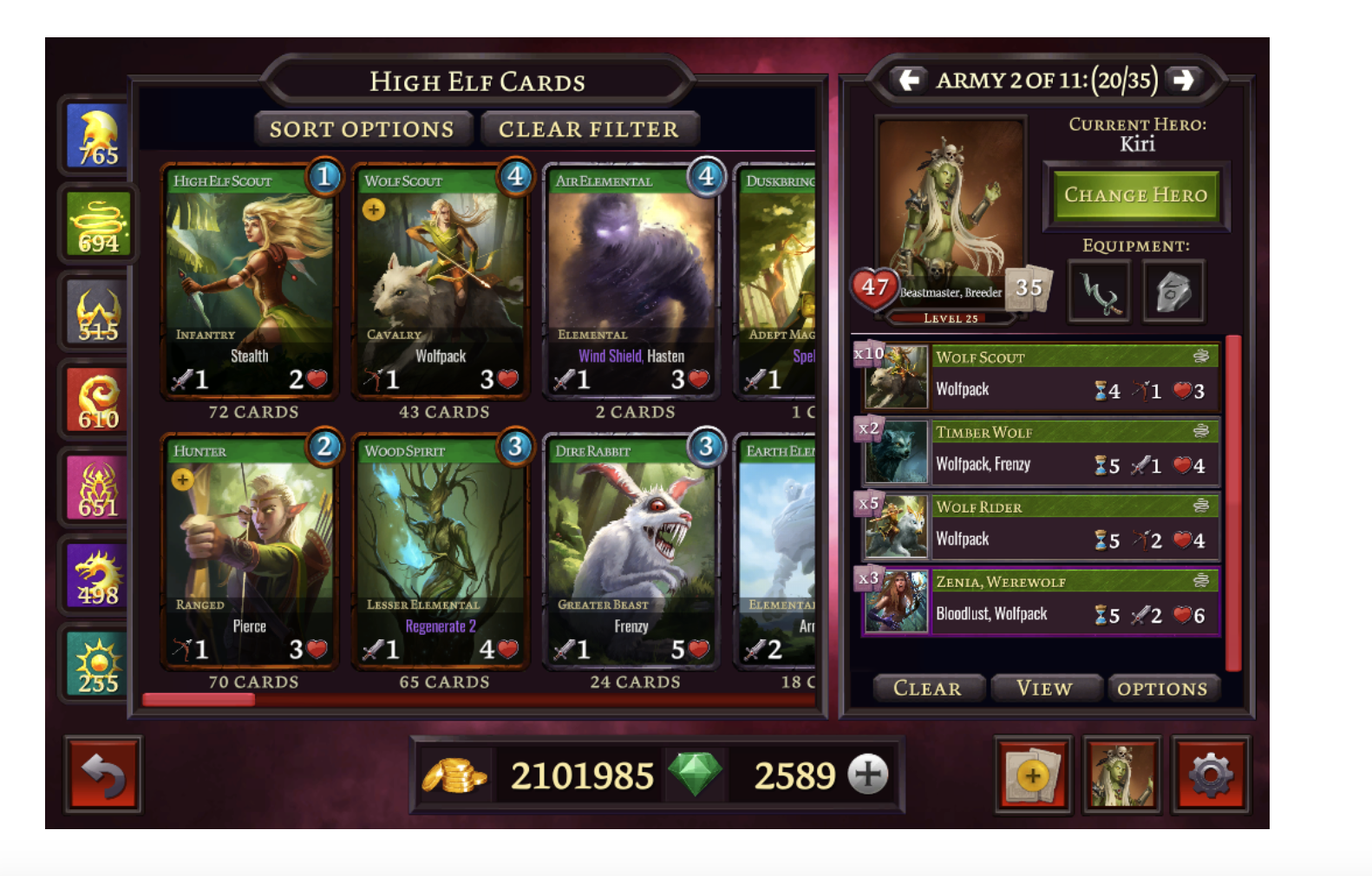Image resolution: width=1372 pixels, height=876 pixels.
Task: Open the first Equipment weapon slot
Action: (1099, 292)
